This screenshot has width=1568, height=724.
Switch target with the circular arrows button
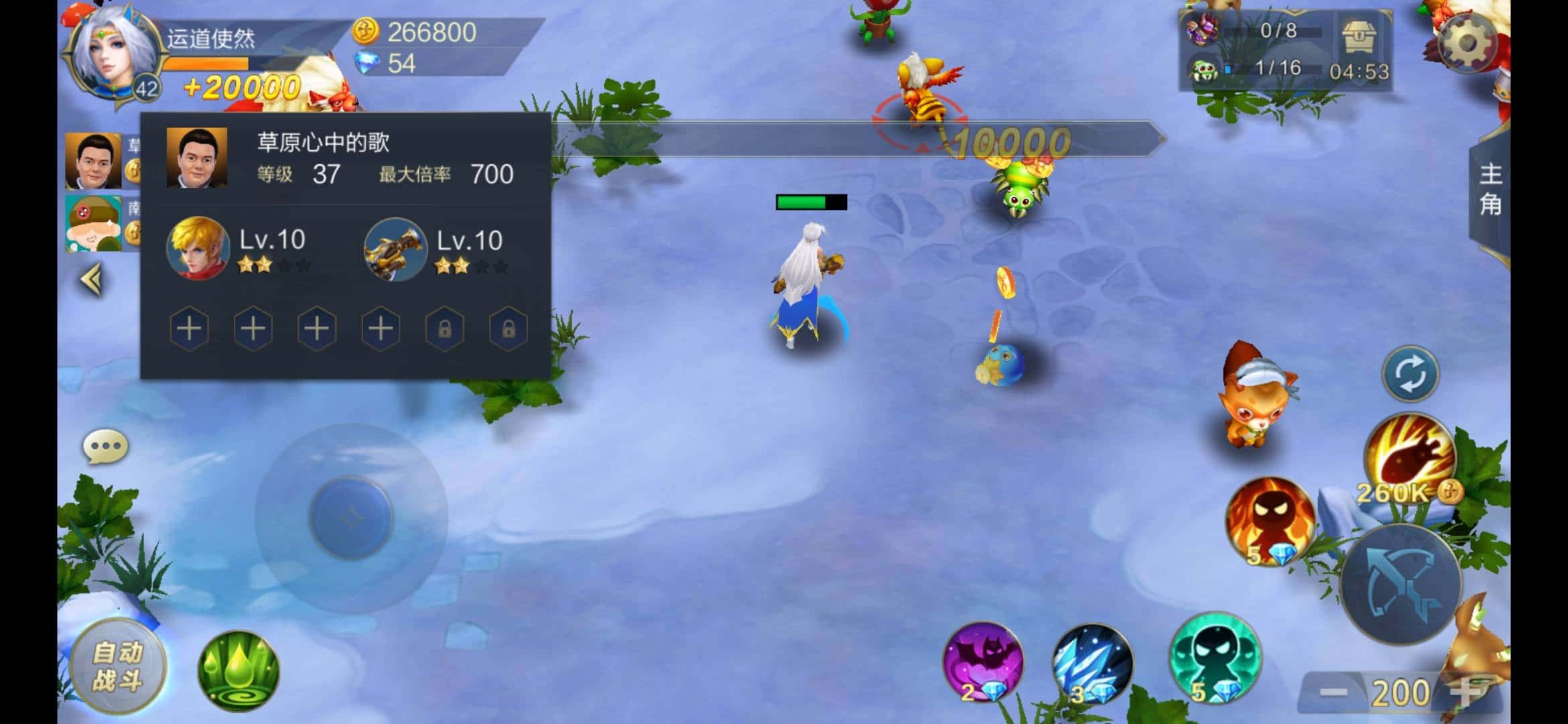(1410, 374)
